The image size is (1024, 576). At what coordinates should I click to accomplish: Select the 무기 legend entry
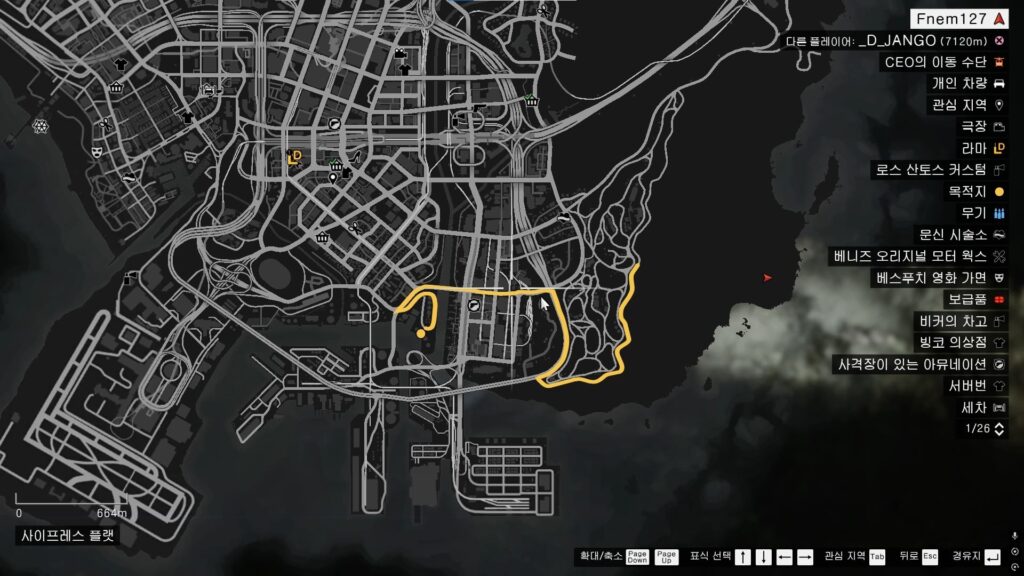tap(974, 213)
